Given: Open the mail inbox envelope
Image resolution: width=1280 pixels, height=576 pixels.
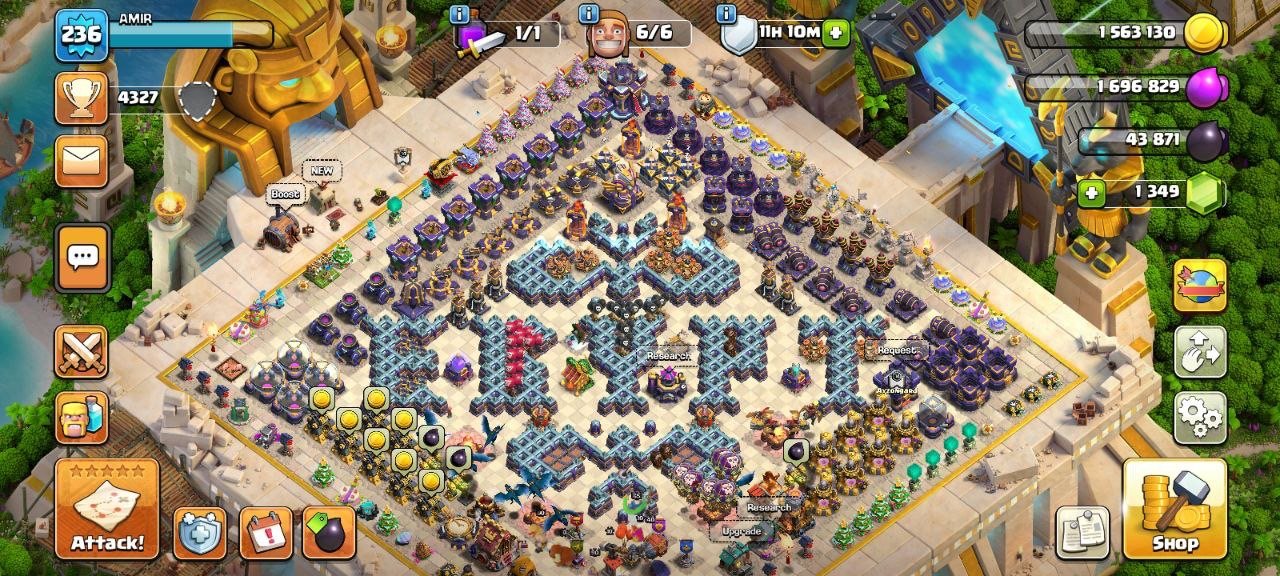Looking at the screenshot, I should pyautogui.click(x=81, y=160).
